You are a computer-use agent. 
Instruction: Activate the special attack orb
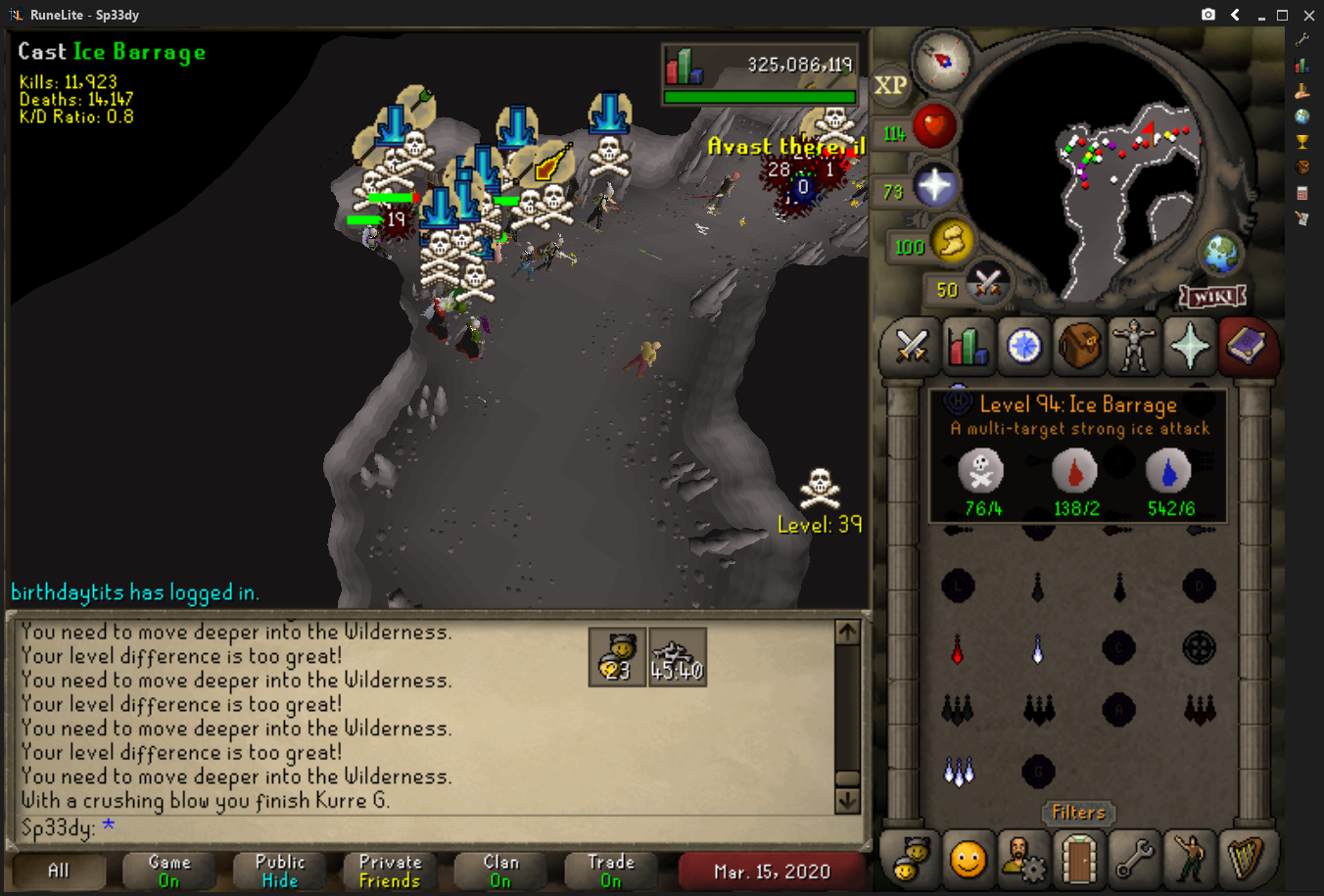(x=987, y=285)
